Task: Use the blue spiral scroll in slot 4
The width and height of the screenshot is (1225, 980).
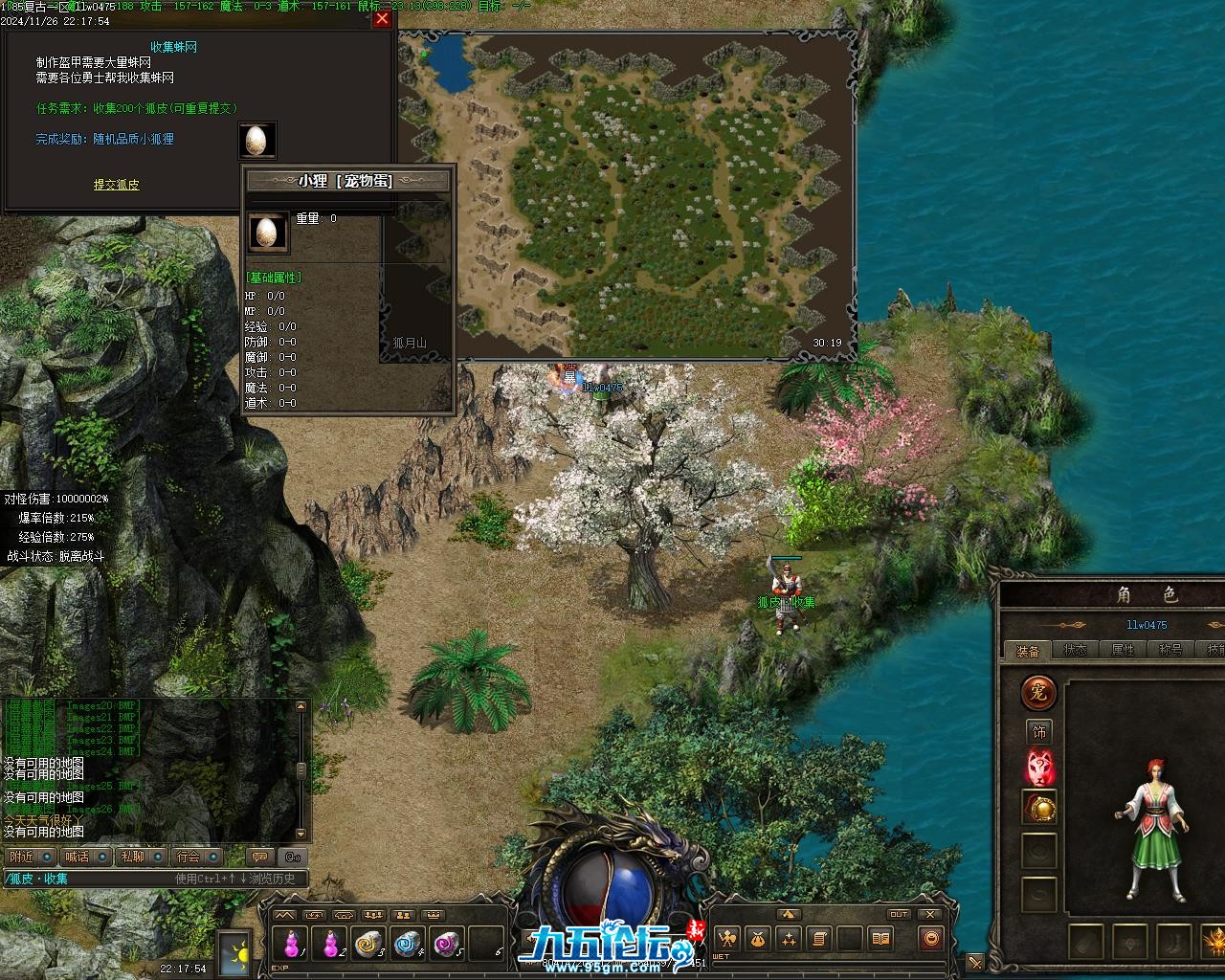Action: (407, 944)
